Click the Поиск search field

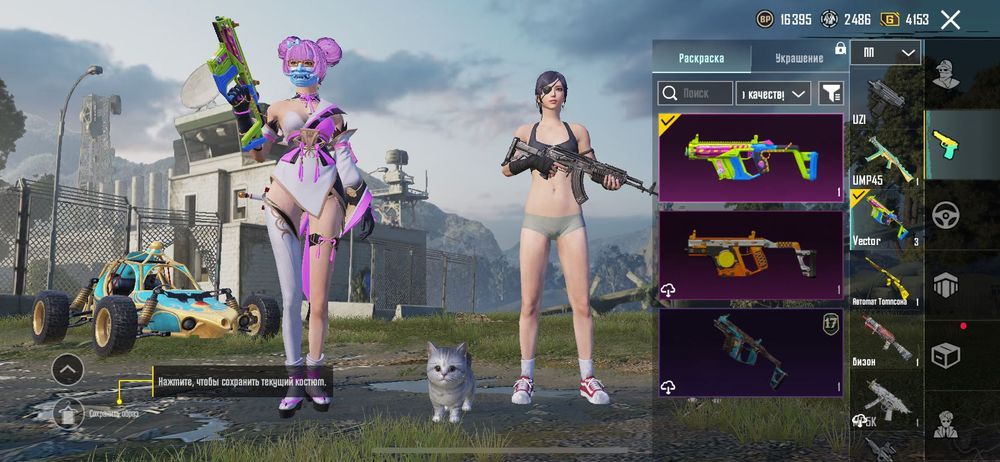coord(694,93)
